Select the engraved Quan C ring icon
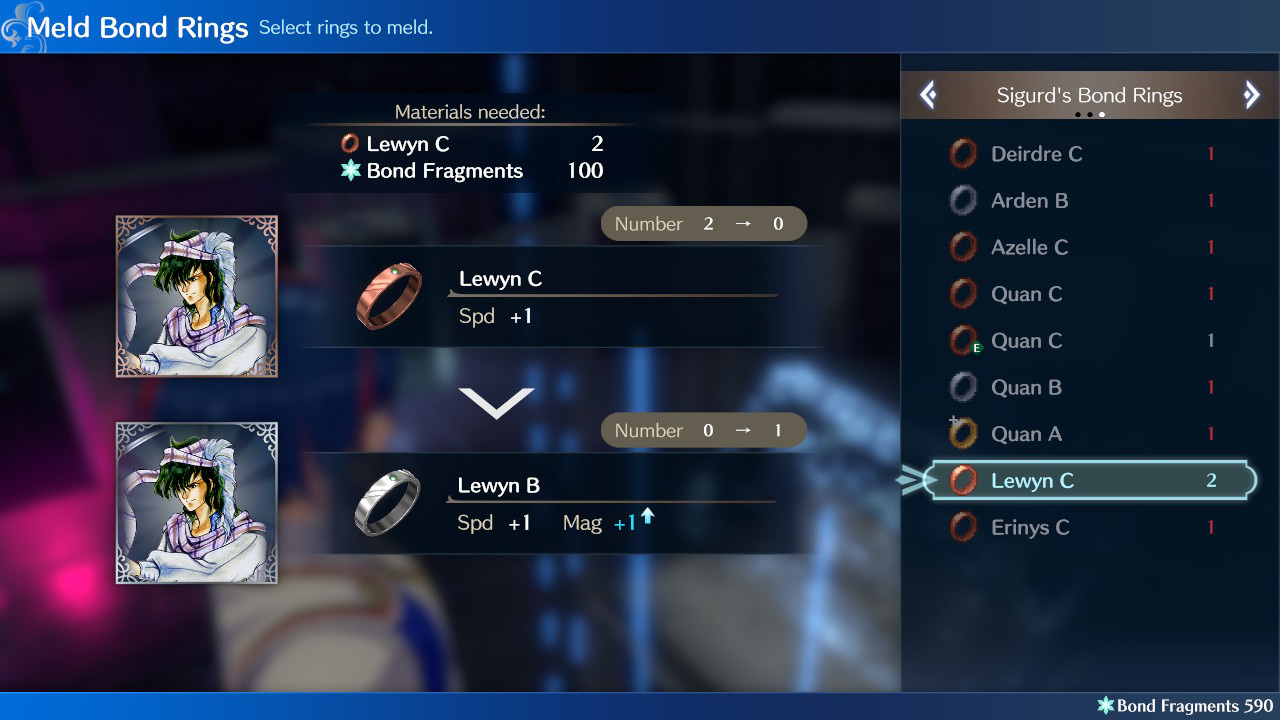 pyautogui.click(x=963, y=340)
